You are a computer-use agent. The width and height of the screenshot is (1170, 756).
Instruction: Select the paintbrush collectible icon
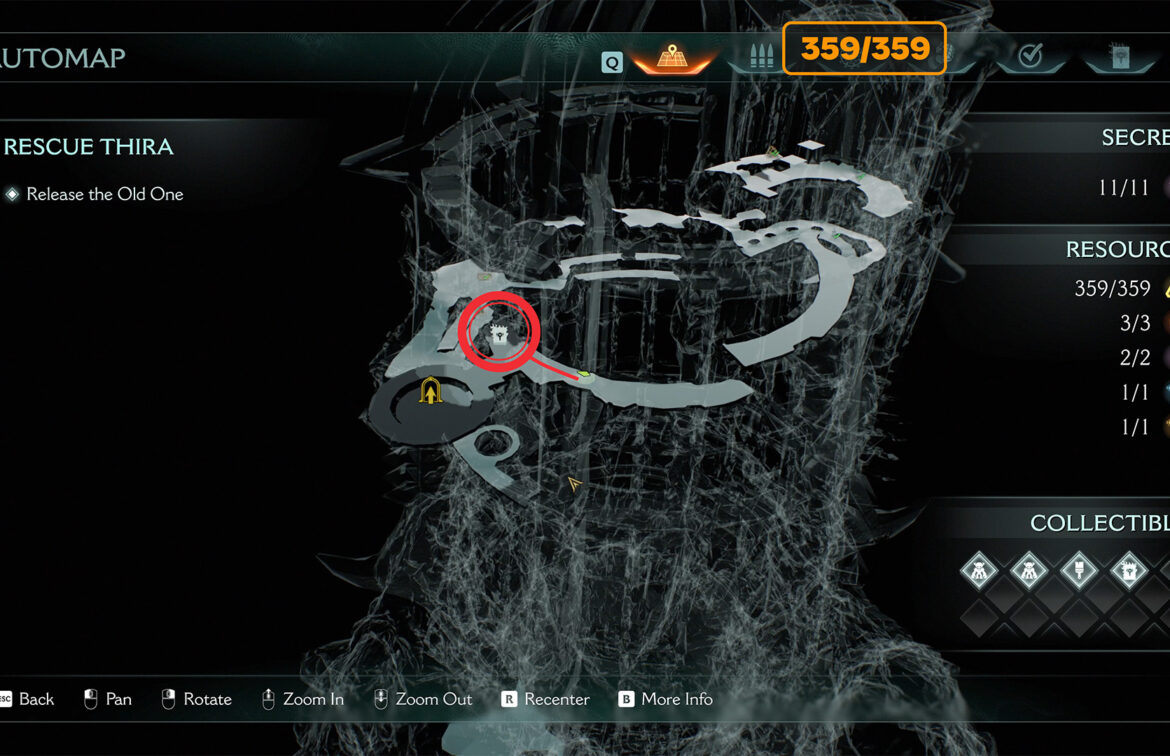coord(1078,571)
